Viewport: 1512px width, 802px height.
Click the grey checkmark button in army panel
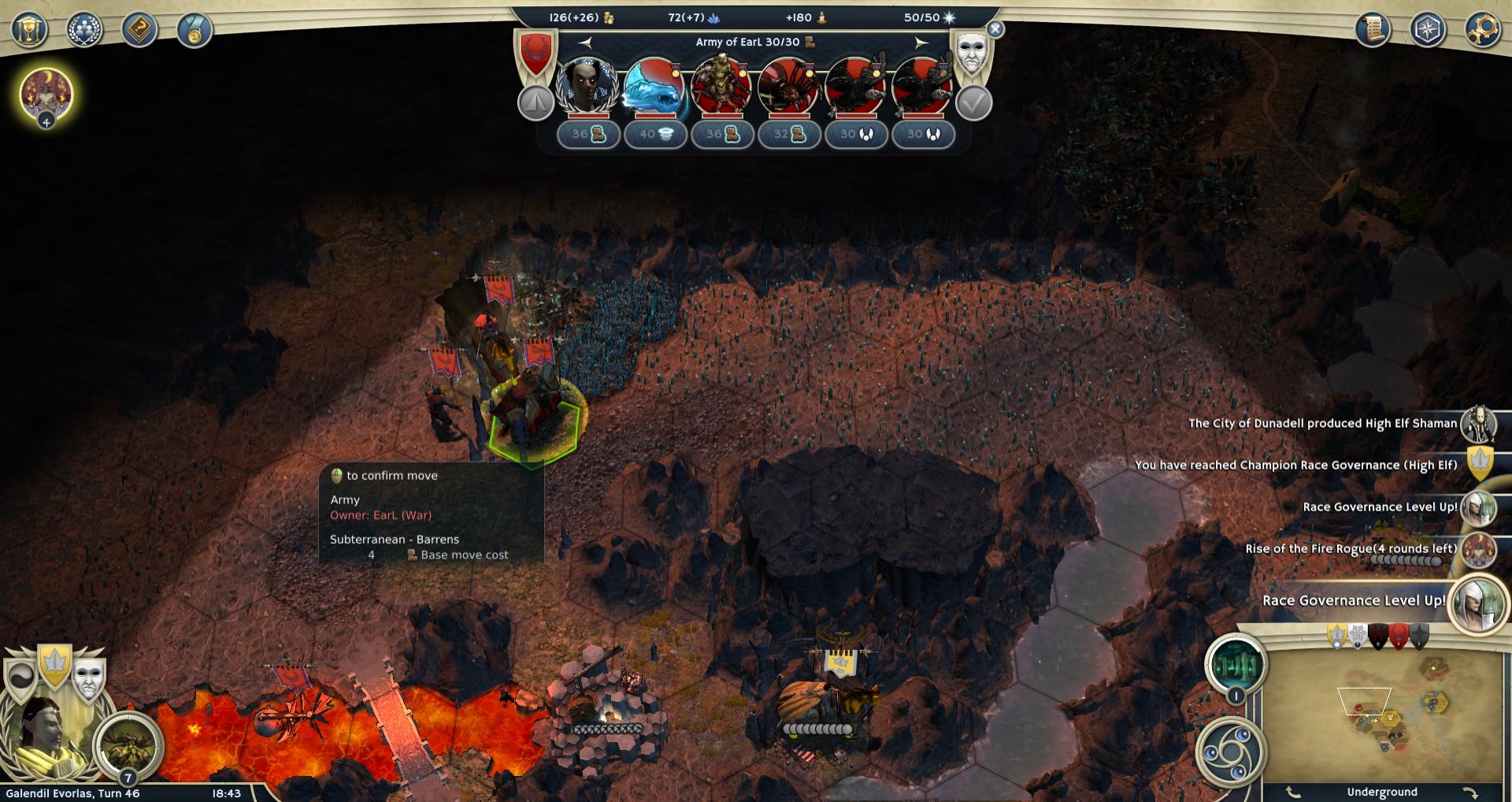click(x=974, y=103)
